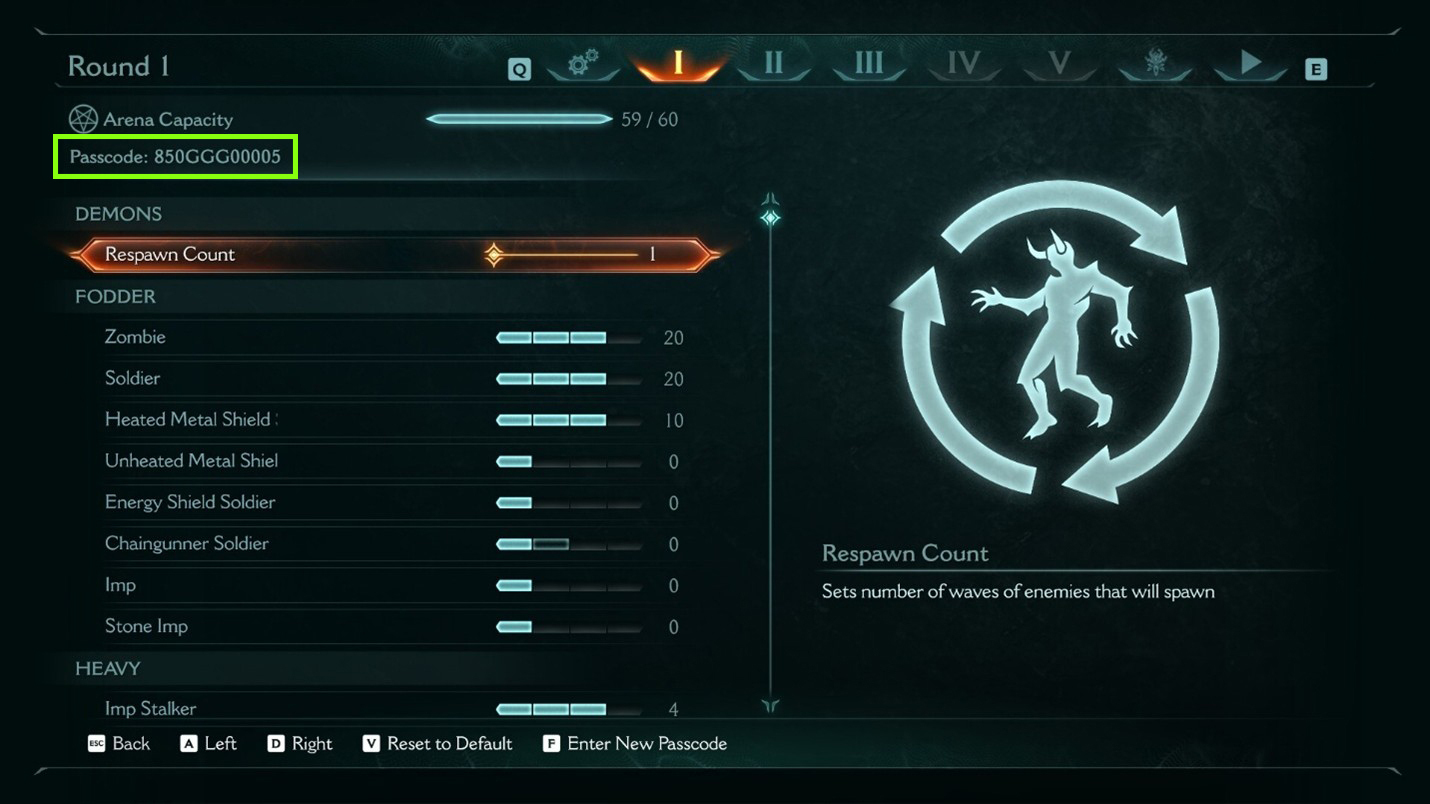Expand the HEAVY enemy category
This screenshot has width=1430, height=804.
(x=108, y=669)
